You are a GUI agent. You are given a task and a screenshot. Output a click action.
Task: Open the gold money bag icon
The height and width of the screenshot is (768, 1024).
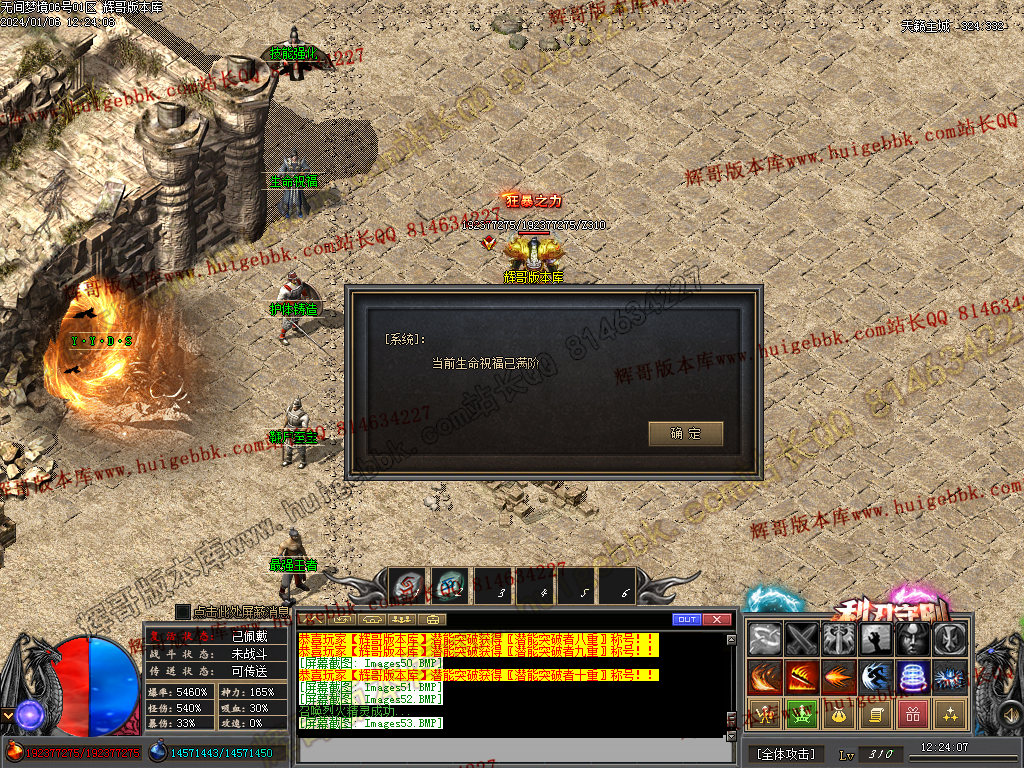839,714
